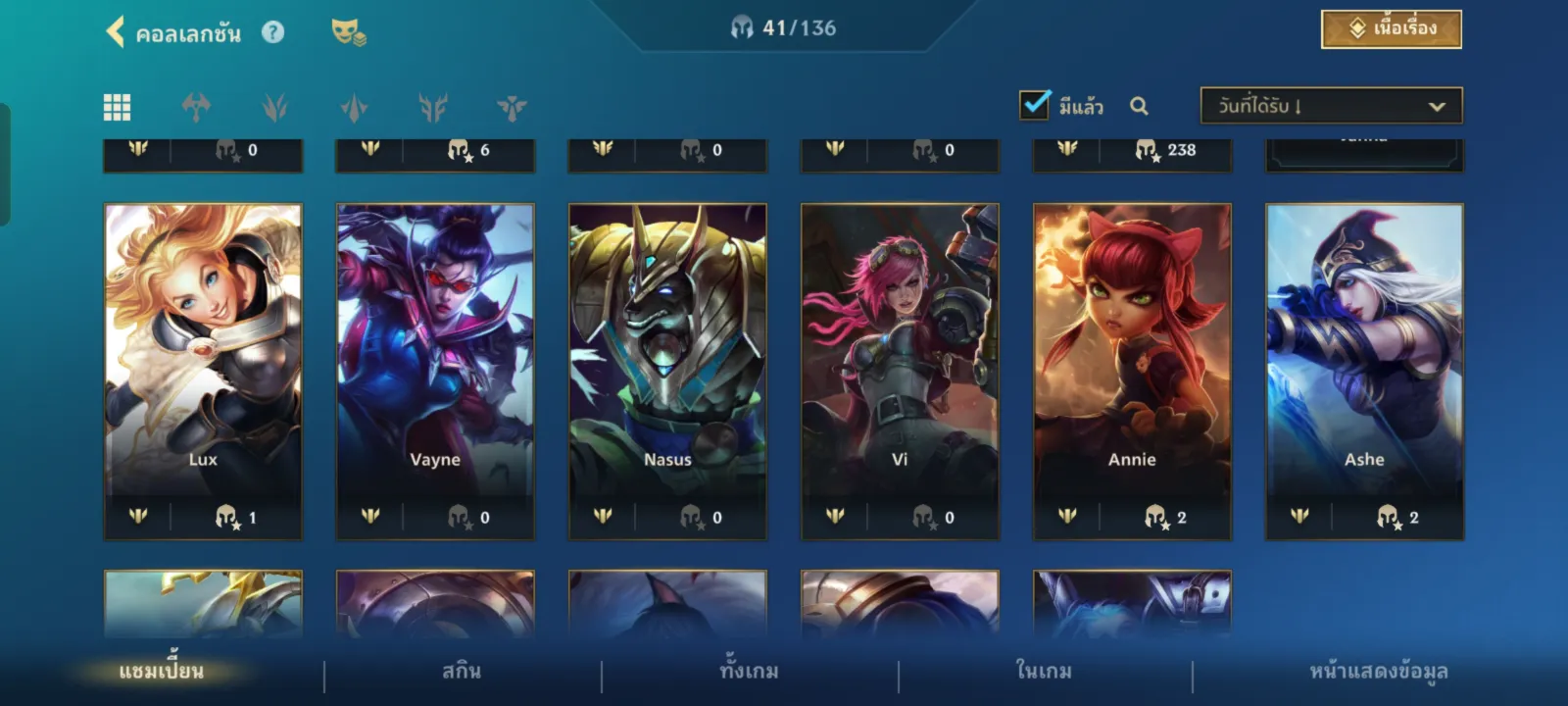Image resolution: width=1568 pixels, height=706 pixels.
Task: Choose the Vayne champion card
Action: [x=435, y=371]
